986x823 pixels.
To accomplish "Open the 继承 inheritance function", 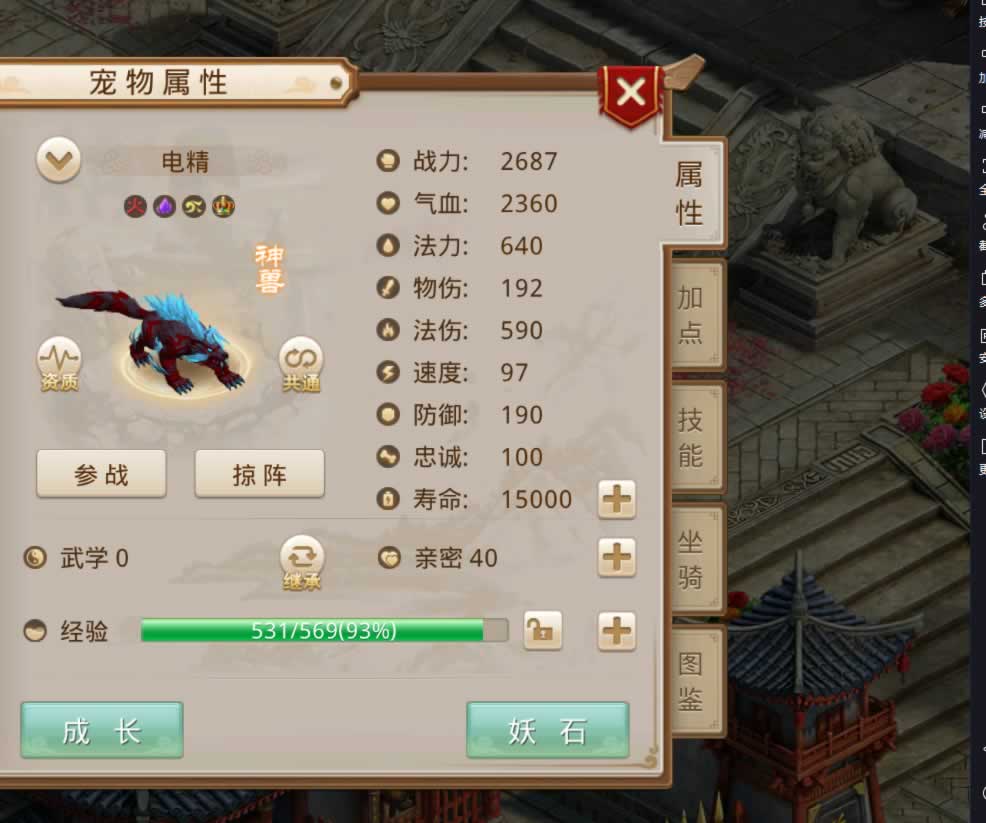I will click(302, 561).
